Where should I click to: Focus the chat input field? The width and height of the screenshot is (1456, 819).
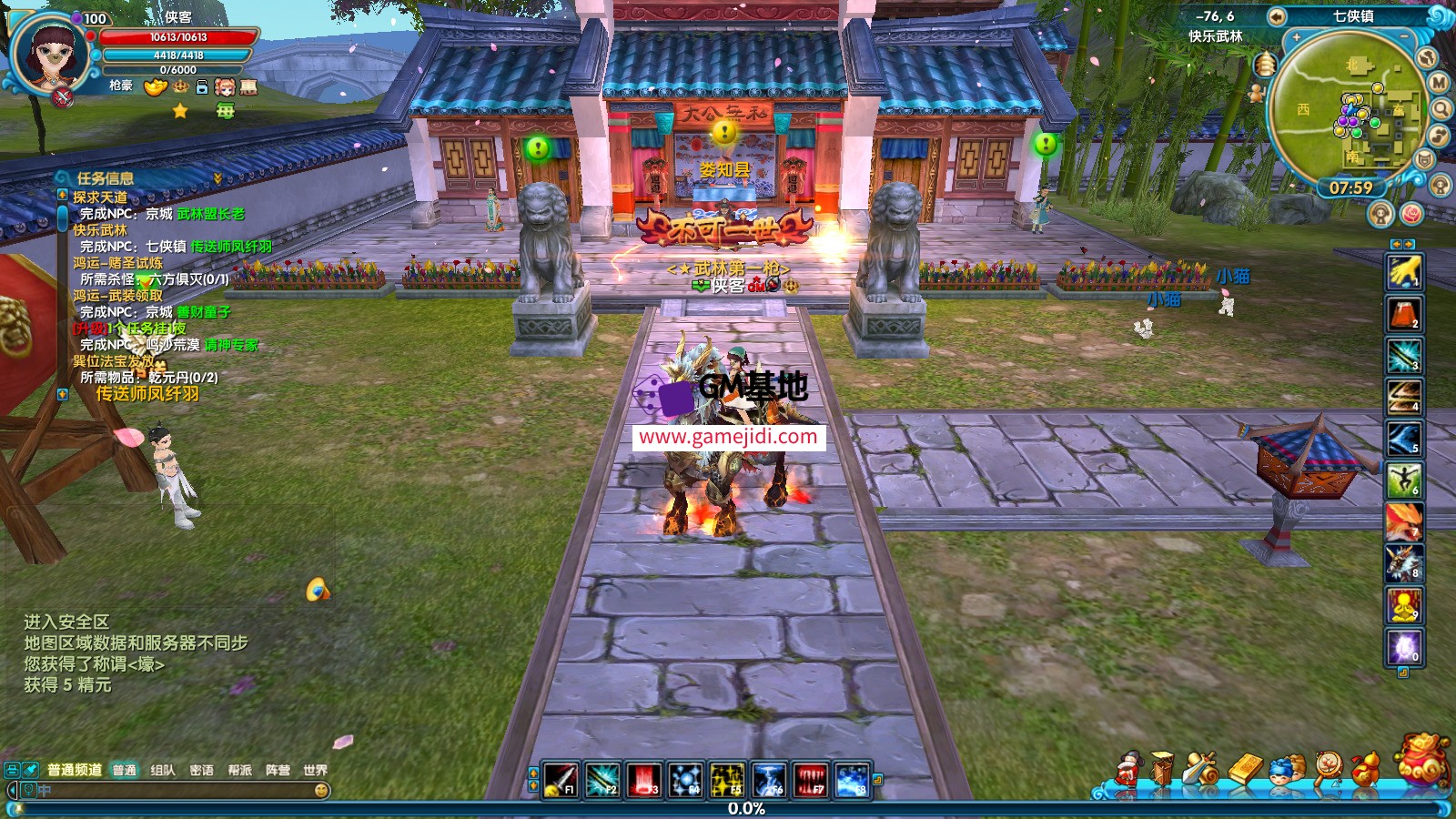[173, 791]
